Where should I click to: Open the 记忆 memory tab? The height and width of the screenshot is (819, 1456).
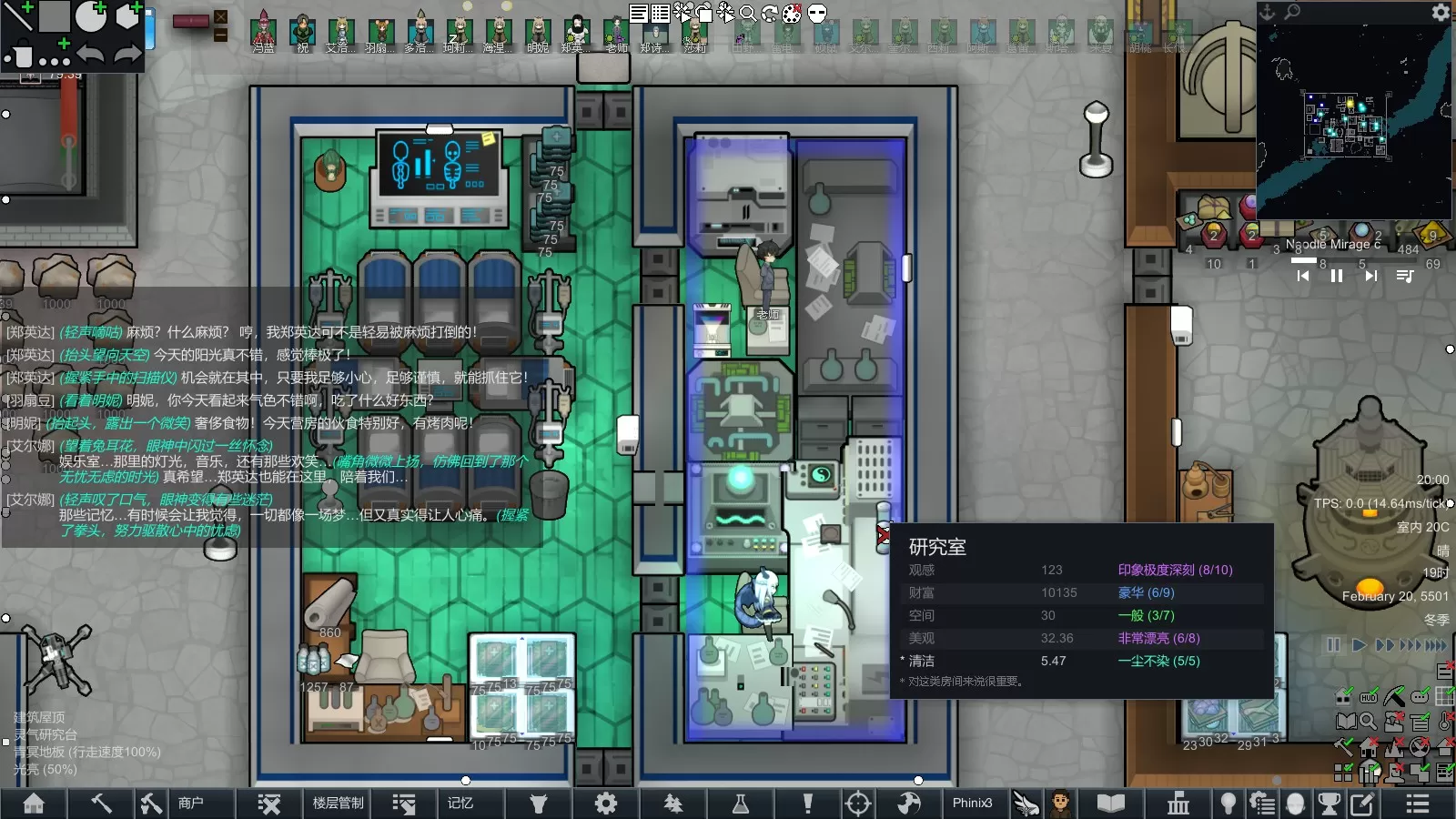point(460,803)
